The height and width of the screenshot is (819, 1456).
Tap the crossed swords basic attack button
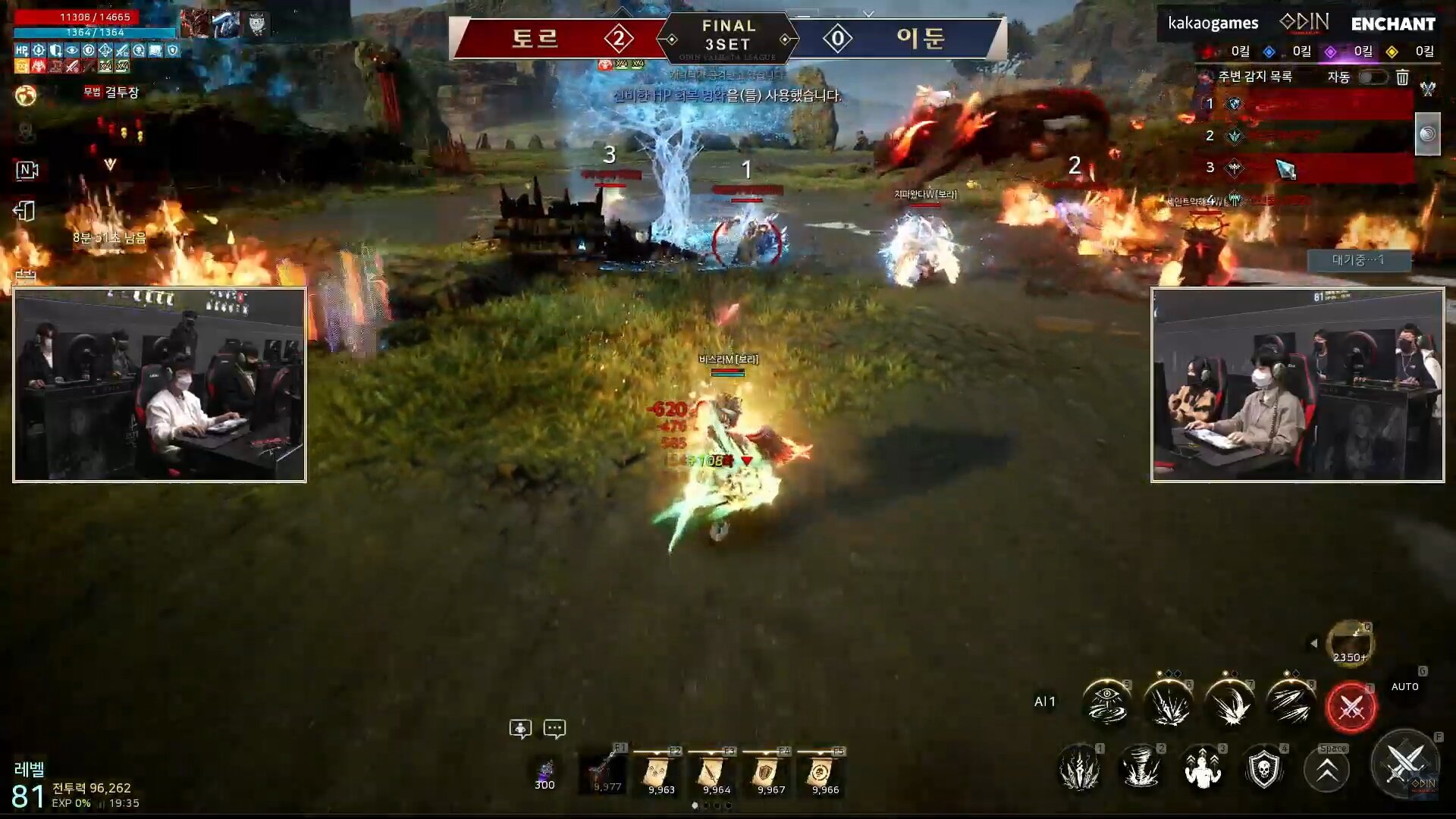pos(1404,765)
